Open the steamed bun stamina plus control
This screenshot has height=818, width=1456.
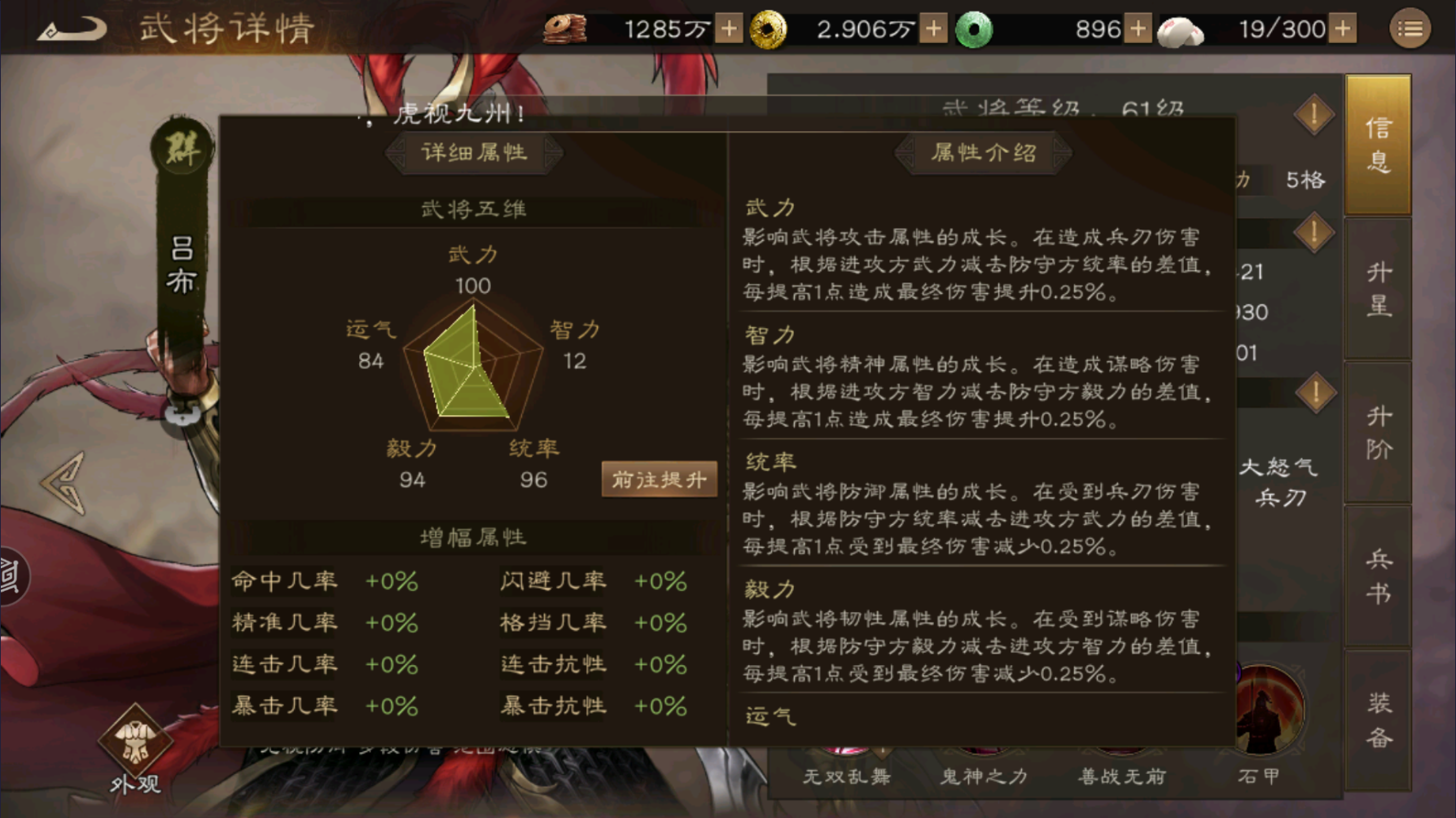pos(1344,28)
